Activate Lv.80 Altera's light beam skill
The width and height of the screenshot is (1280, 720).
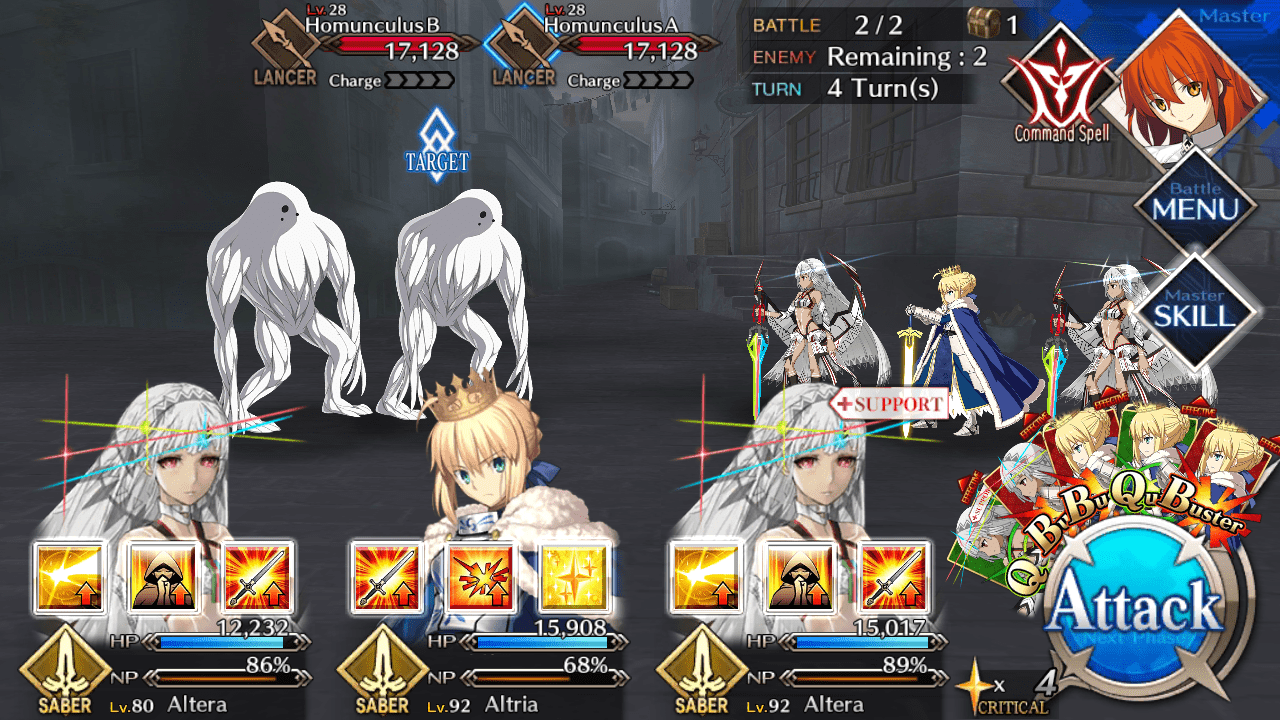70,578
